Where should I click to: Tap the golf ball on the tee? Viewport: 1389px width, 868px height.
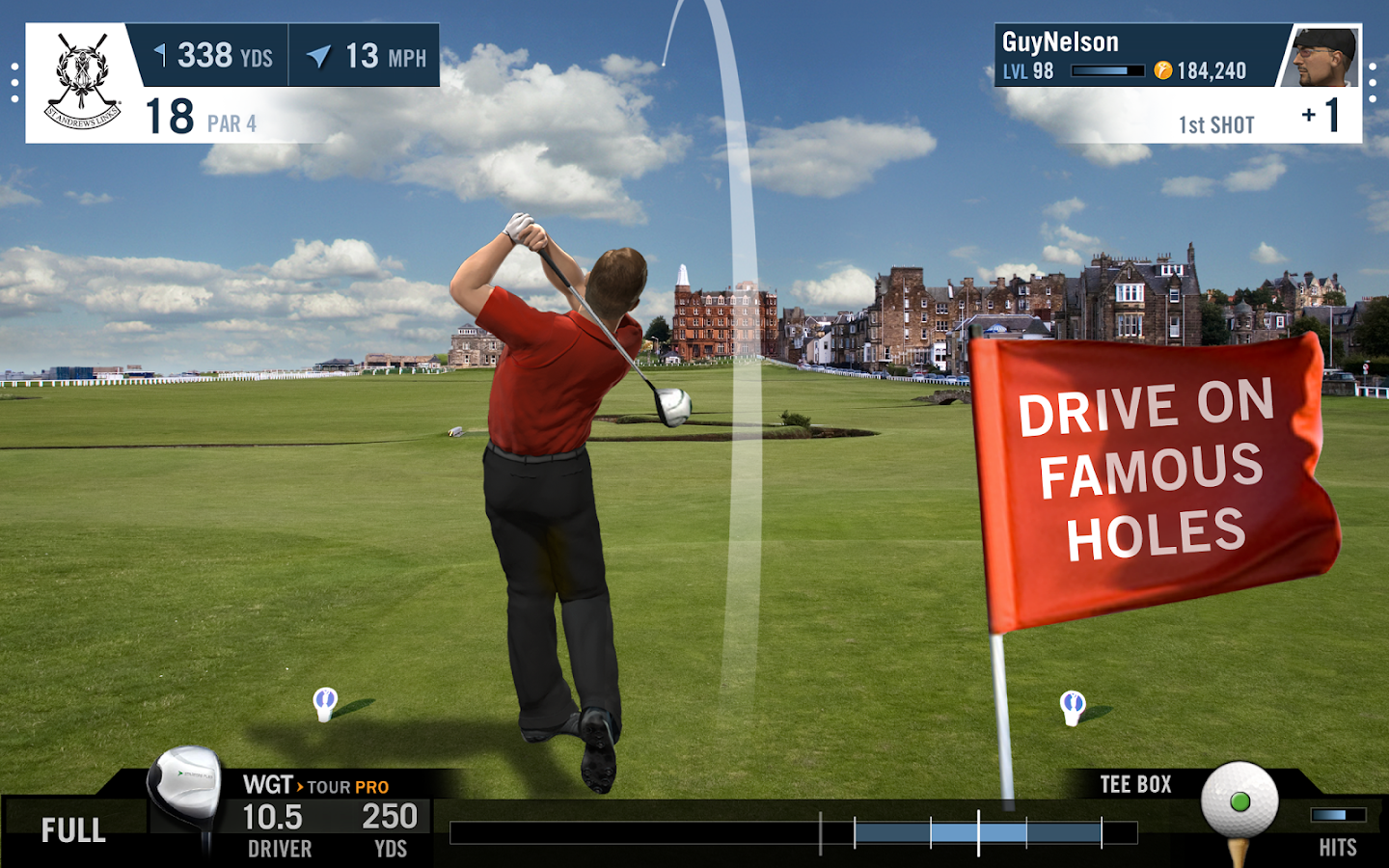1239,800
